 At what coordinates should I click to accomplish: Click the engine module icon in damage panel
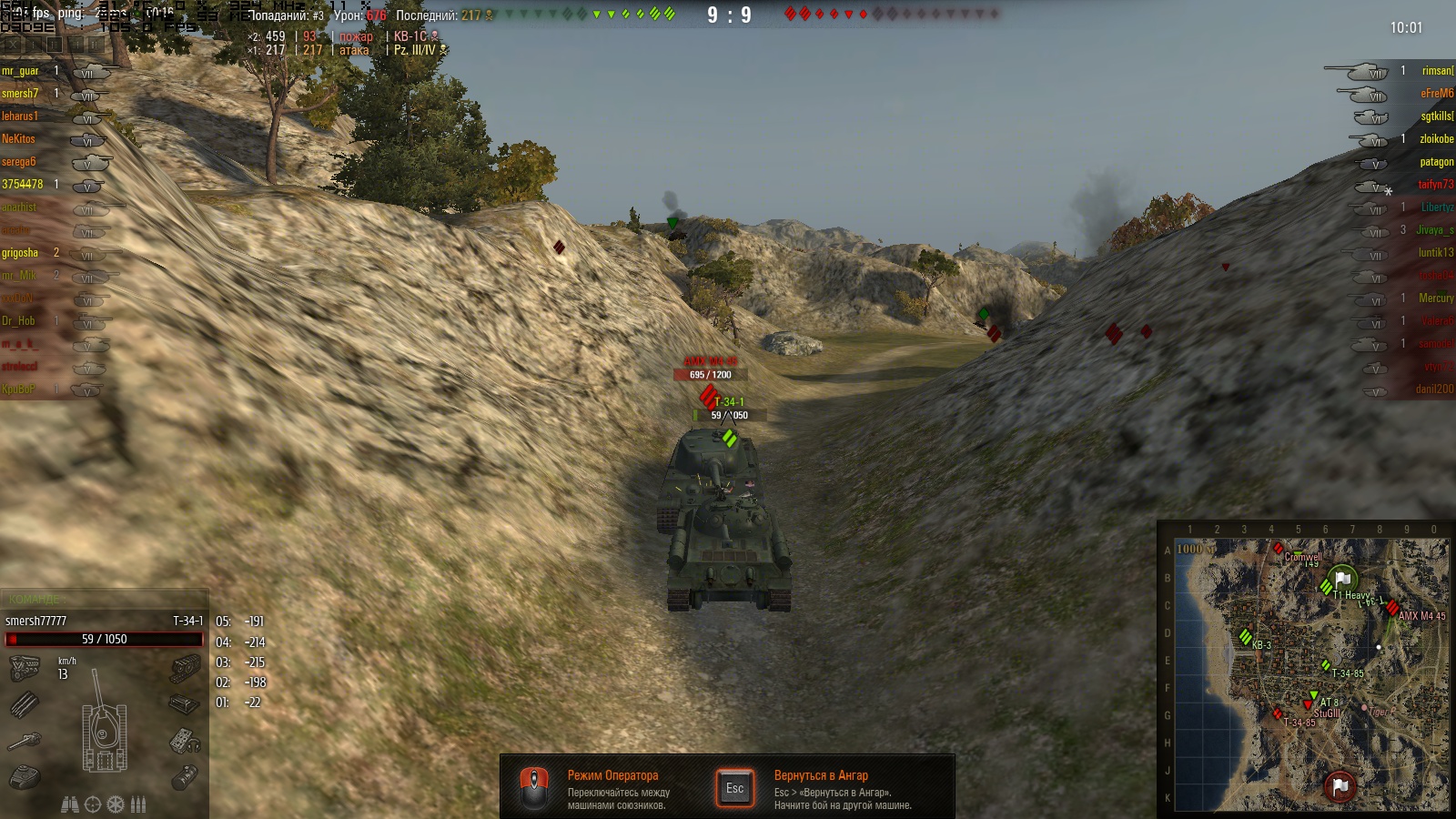click(25, 669)
